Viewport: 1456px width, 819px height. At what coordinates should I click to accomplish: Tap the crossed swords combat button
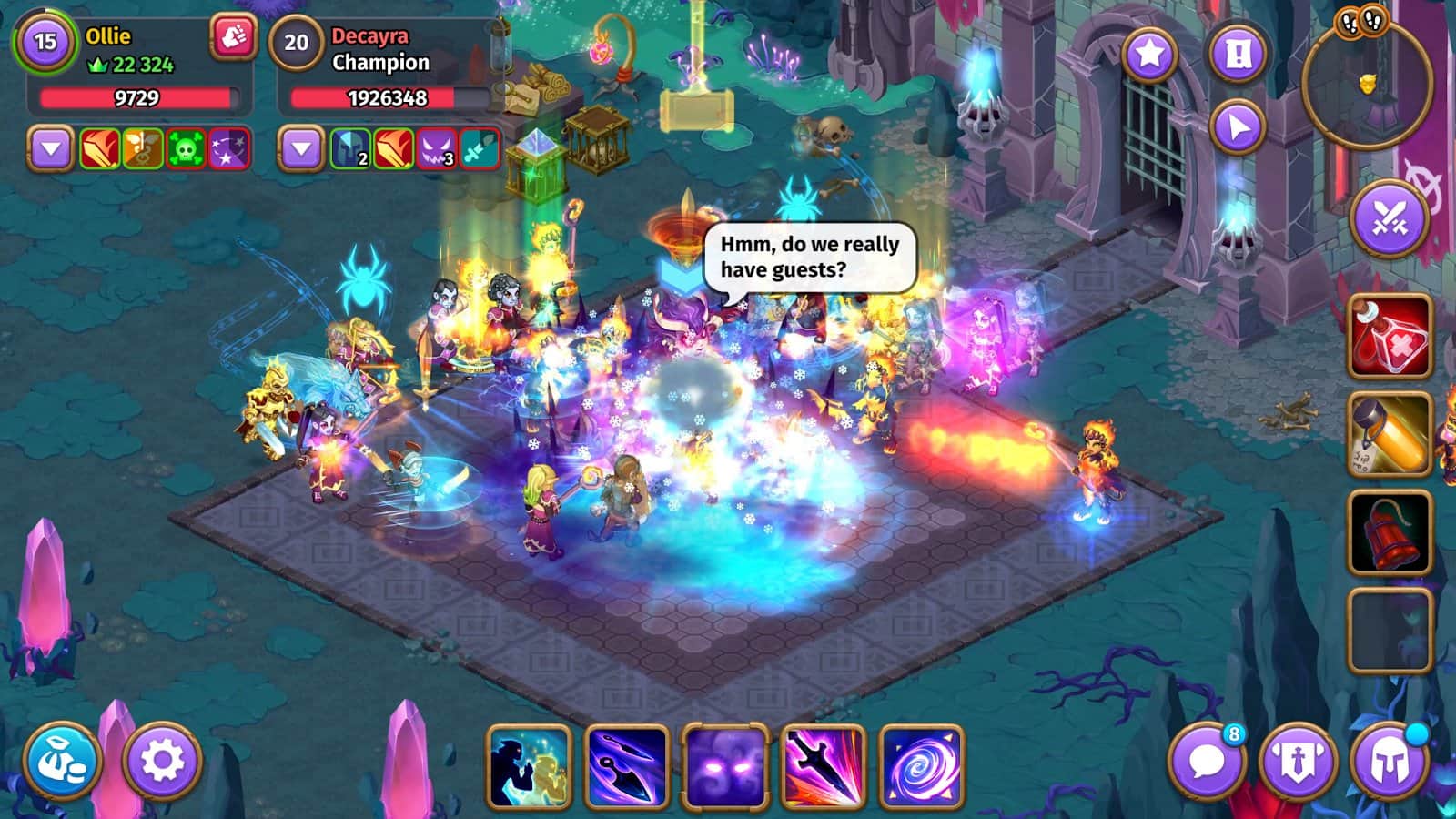1390,218
